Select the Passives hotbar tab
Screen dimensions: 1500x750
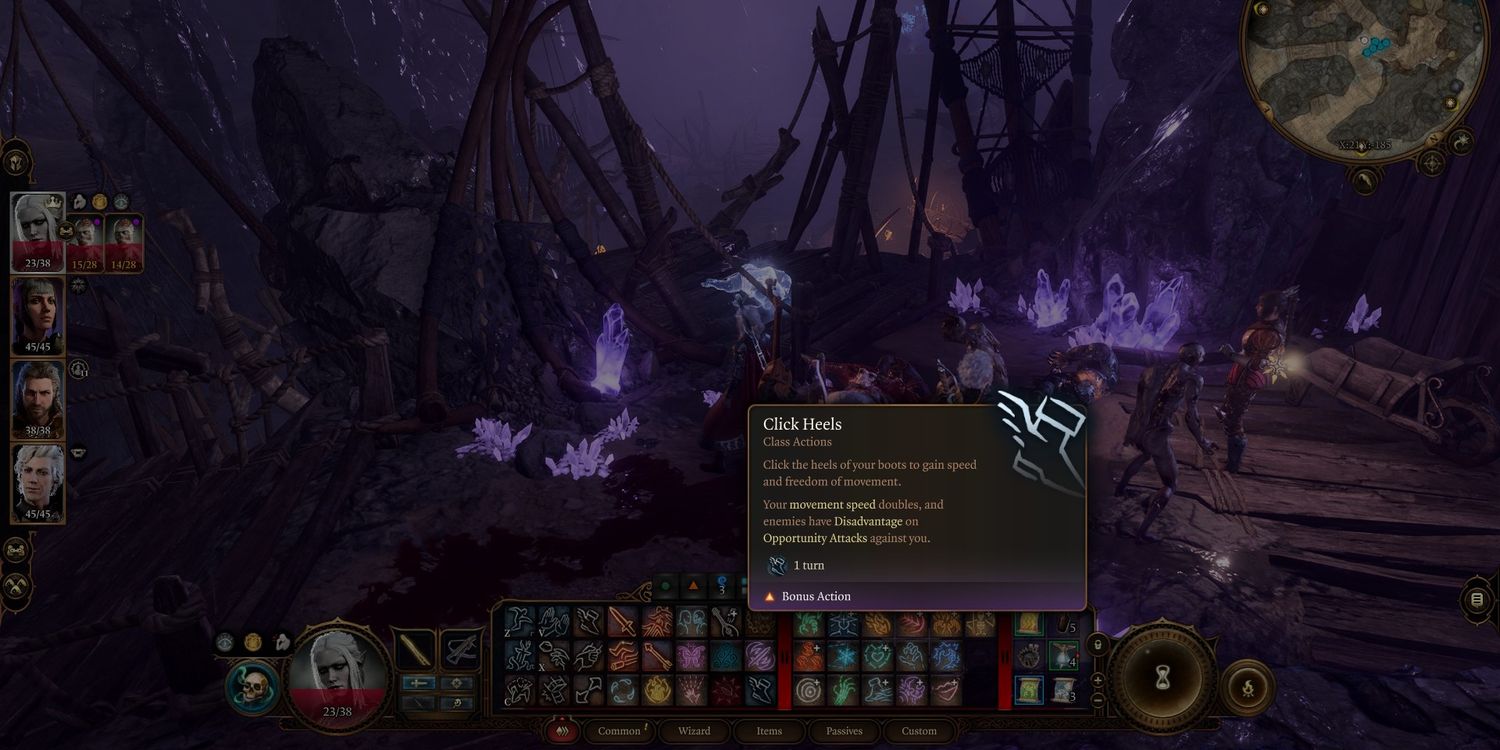tap(844, 731)
